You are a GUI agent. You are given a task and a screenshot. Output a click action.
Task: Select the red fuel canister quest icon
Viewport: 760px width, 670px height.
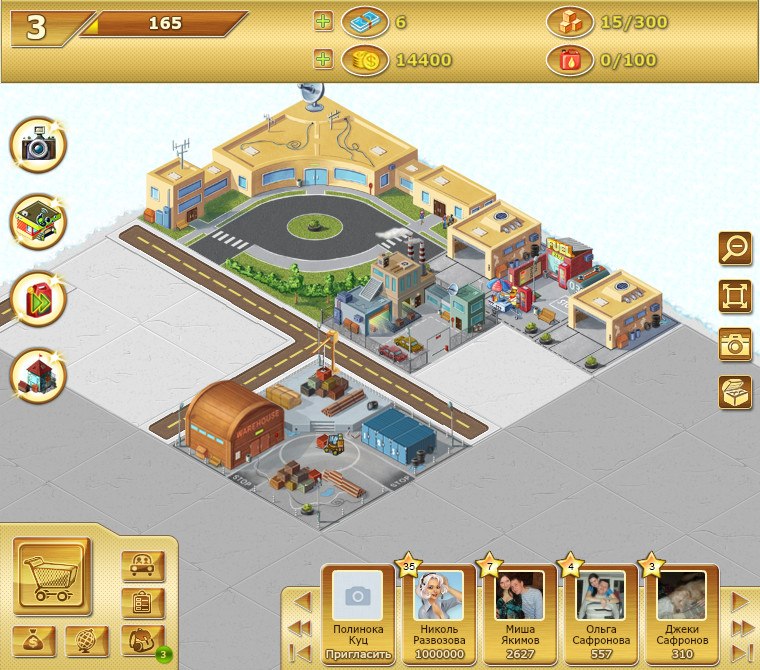(x=38, y=298)
